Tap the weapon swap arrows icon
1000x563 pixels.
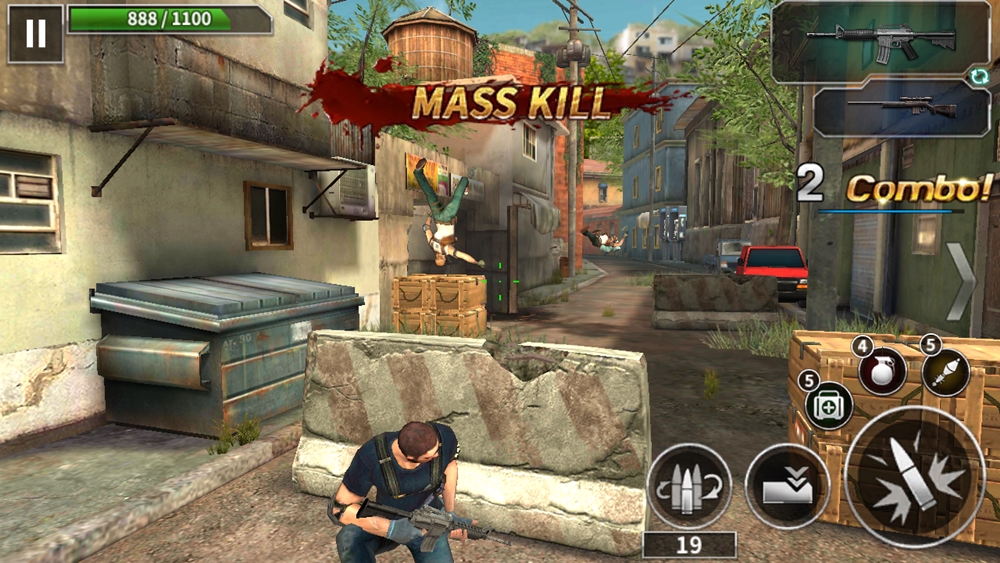coord(984,76)
